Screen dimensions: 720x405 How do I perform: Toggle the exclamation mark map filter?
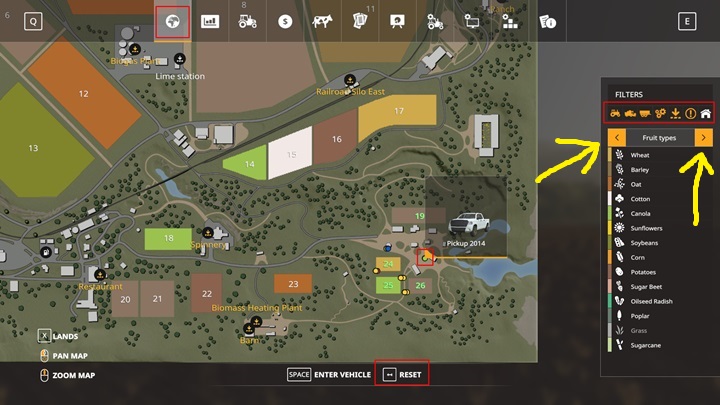pyautogui.click(x=690, y=113)
